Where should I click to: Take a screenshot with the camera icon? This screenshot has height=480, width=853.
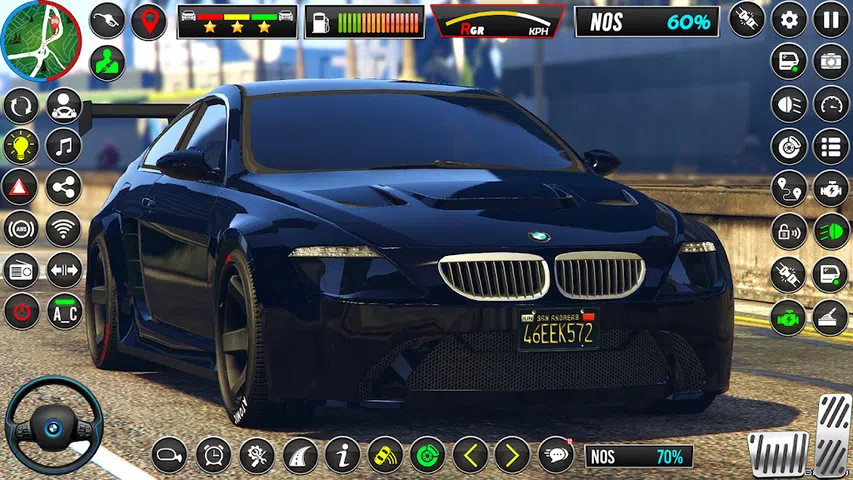tap(831, 61)
